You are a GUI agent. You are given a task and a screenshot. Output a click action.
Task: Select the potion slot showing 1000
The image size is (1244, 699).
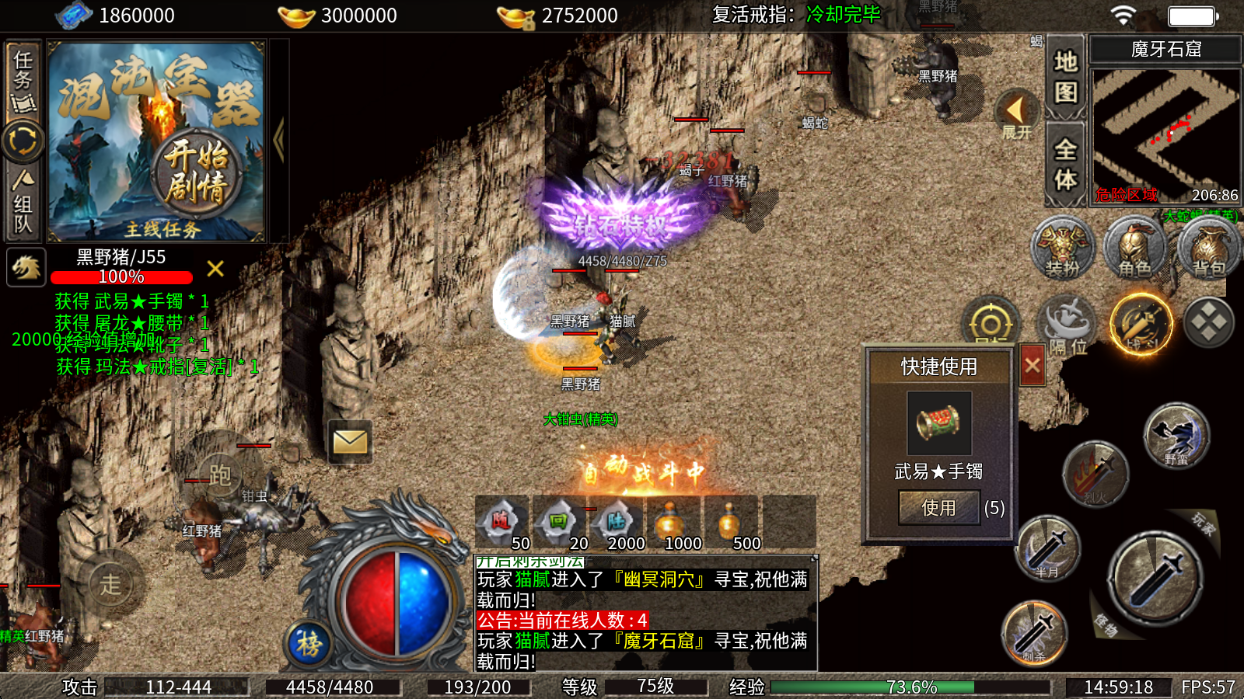click(674, 522)
